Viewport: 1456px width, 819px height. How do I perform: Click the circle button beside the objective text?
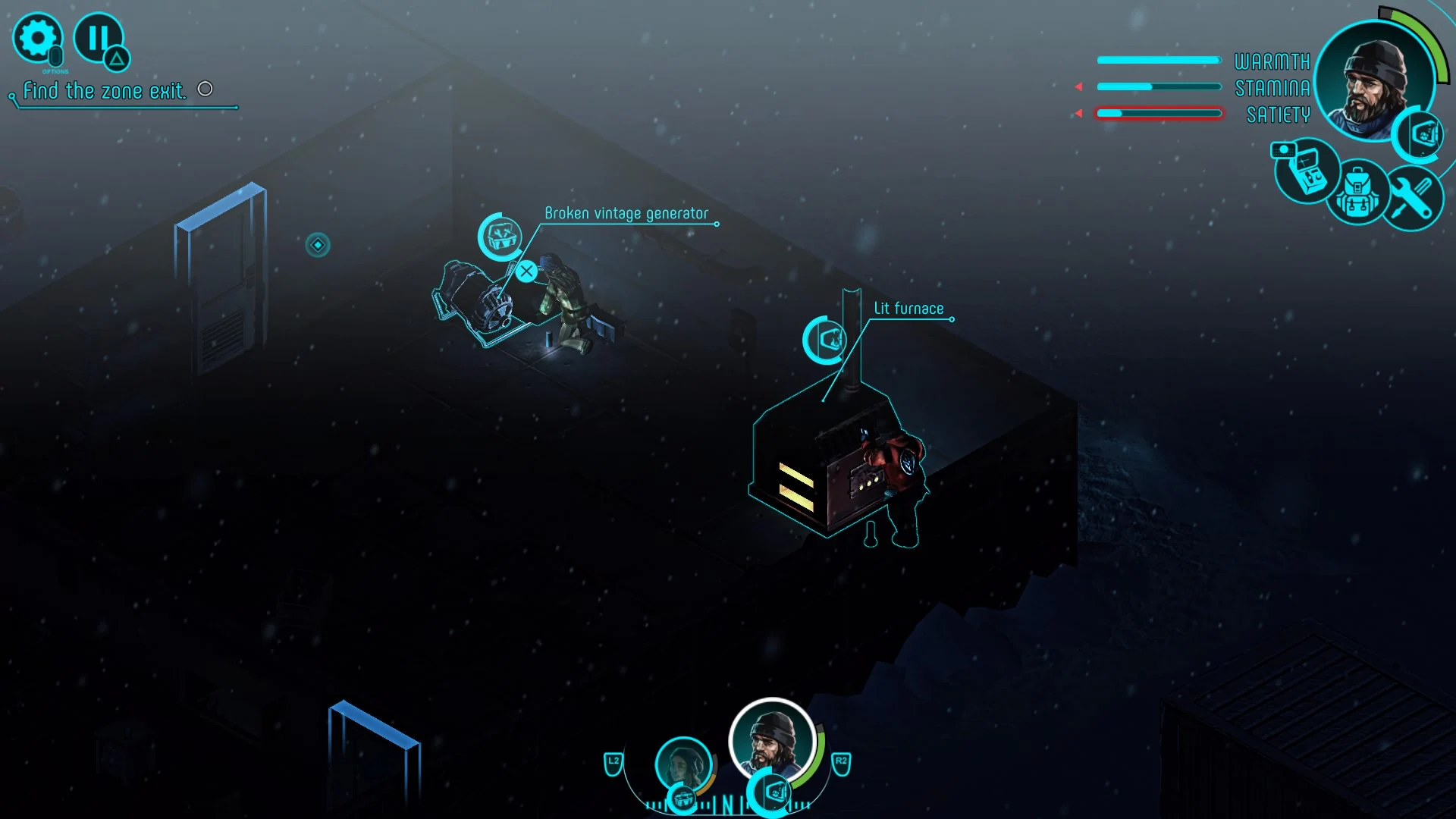coord(205,89)
